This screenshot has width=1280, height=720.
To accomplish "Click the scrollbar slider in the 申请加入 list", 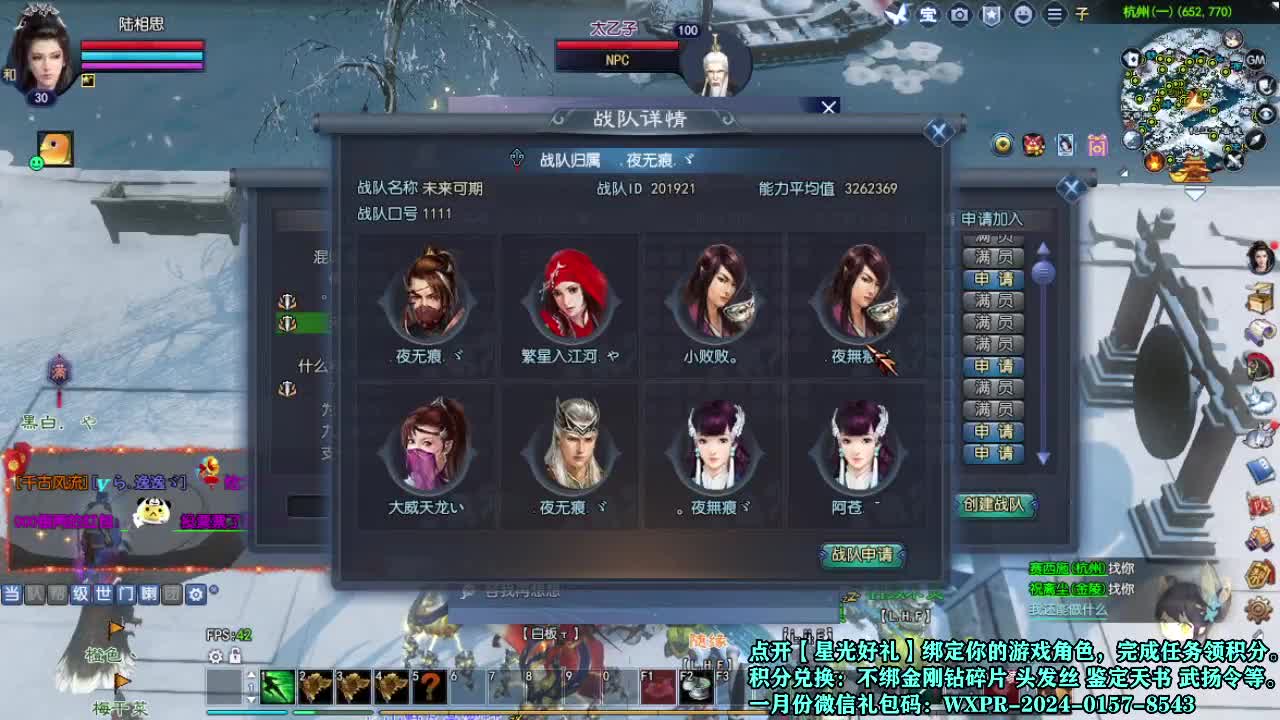I will pos(1044,273).
